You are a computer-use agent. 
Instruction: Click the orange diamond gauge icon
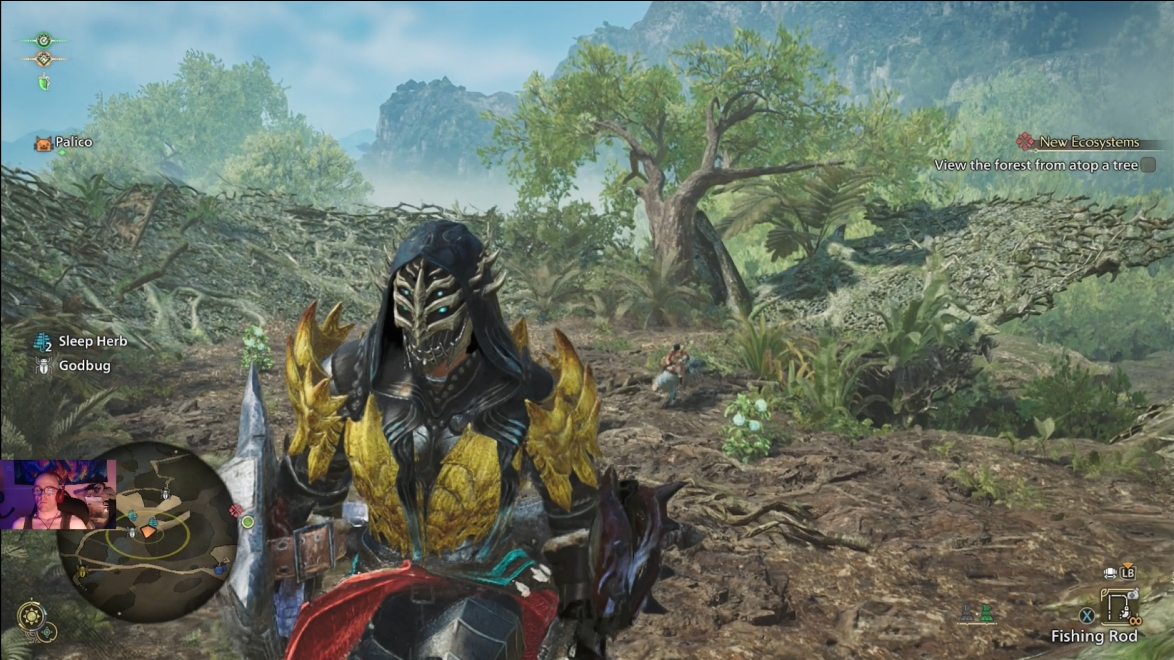click(43, 60)
